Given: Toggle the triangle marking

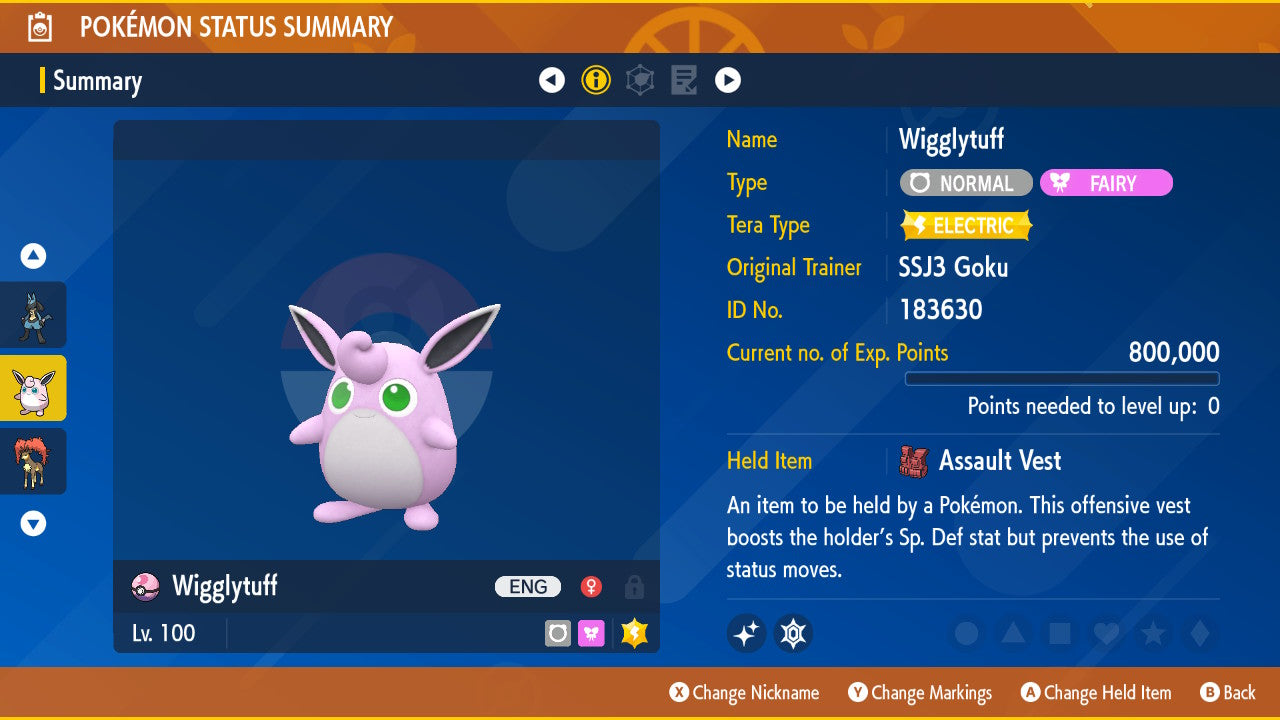Looking at the screenshot, I should [1012, 633].
